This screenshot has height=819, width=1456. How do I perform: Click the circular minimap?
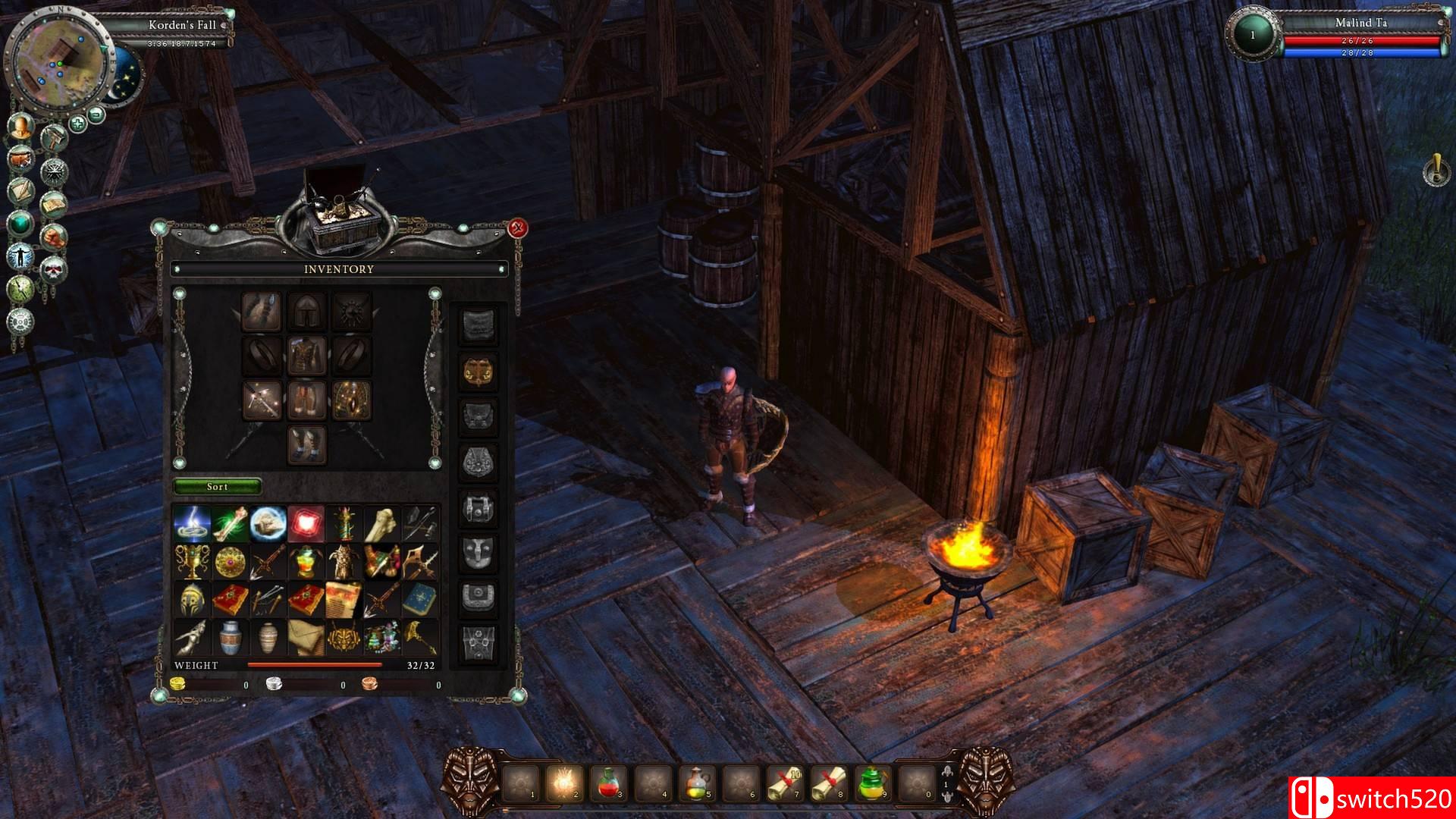(x=58, y=61)
